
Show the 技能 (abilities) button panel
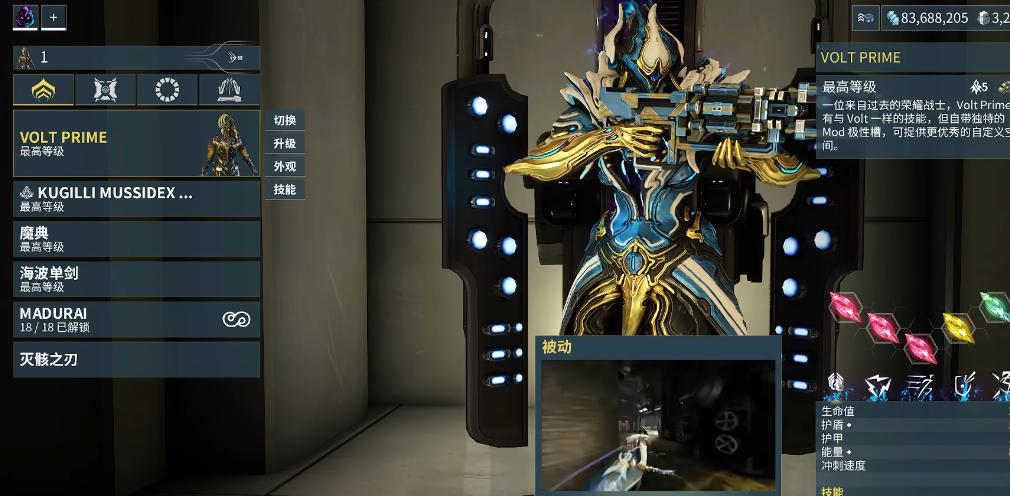284,189
